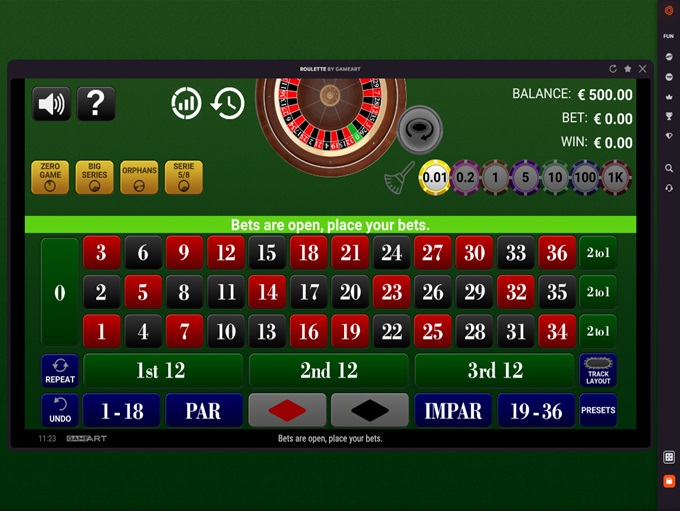The image size is (680, 511).
Task: Open the question mark help screen
Action: [96, 103]
